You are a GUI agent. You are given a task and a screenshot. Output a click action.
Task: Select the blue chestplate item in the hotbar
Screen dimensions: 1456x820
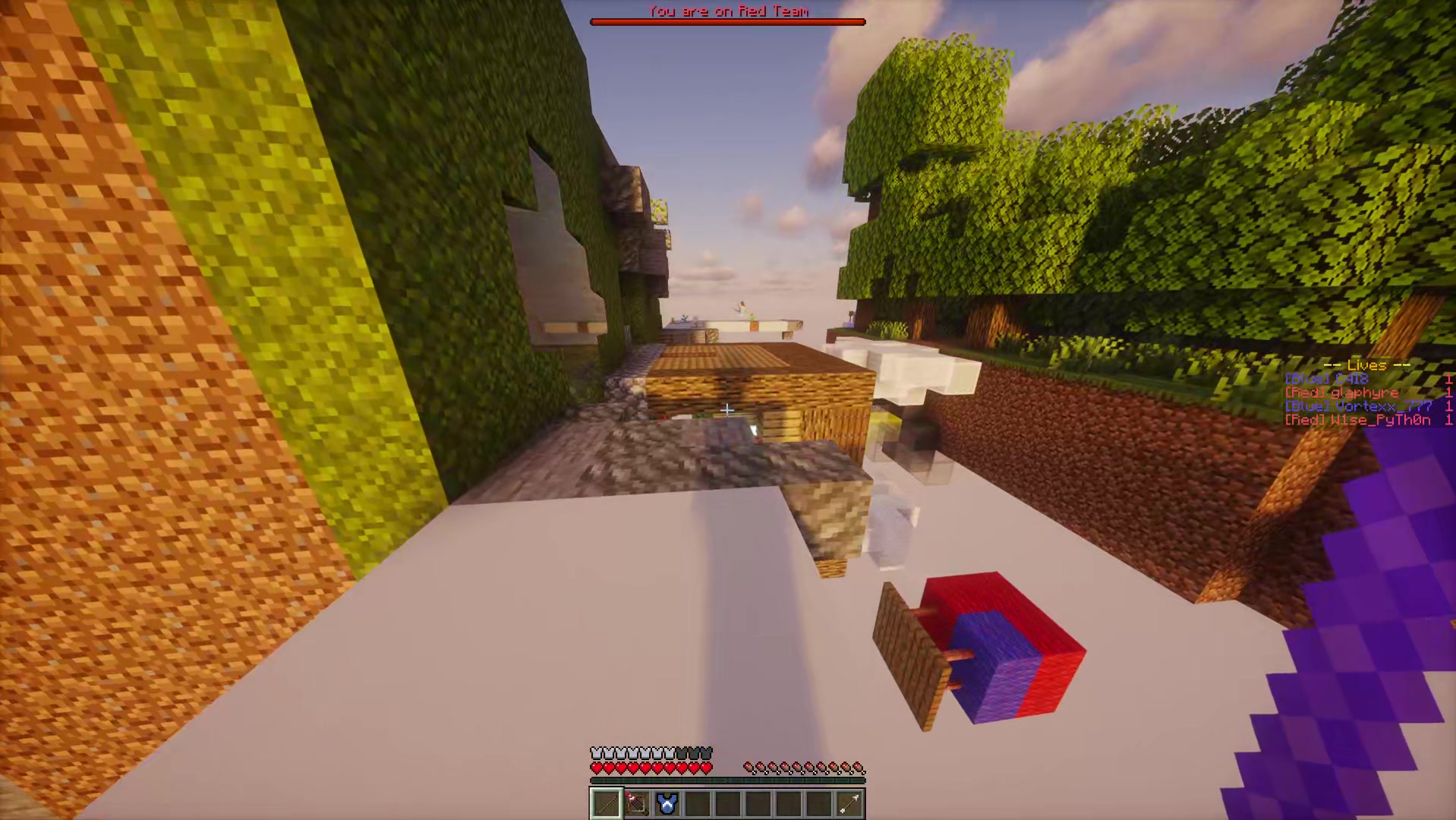pyautogui.click(x=667, y=803)
